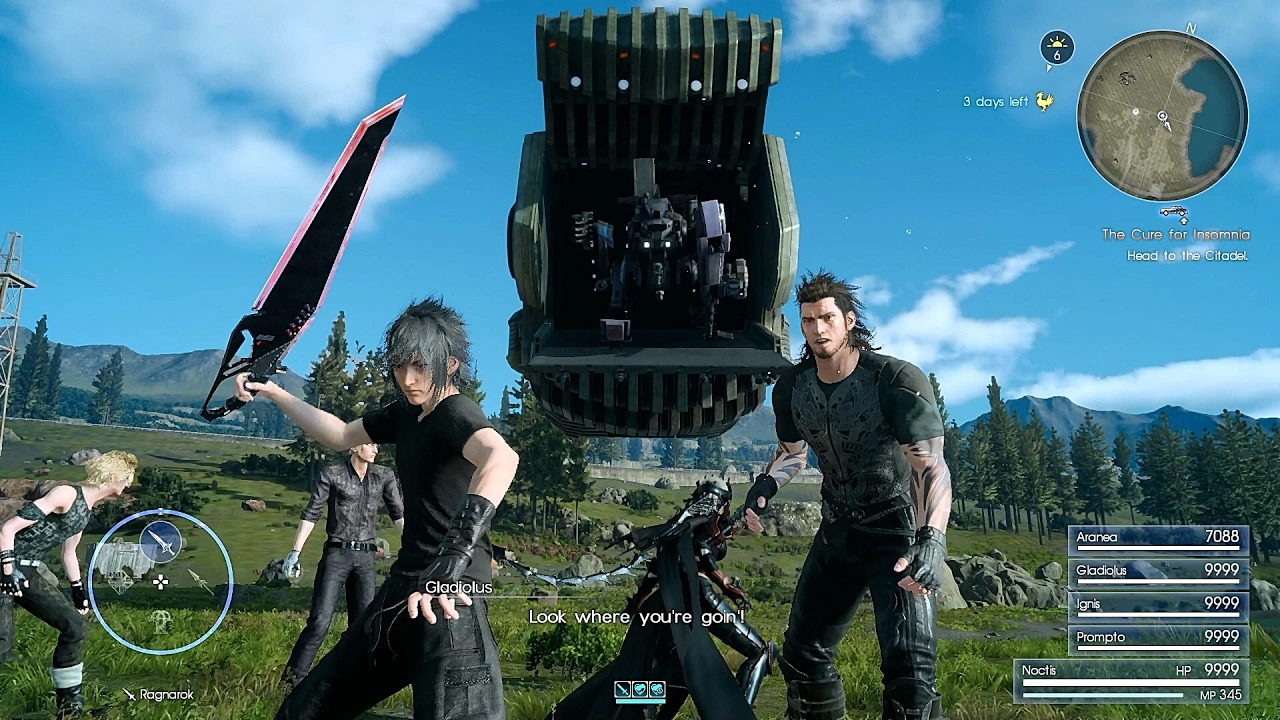Choose the machinery weapon on the wheel's left slot
The height and width of the screenshot is (720, 1280).
121,581
